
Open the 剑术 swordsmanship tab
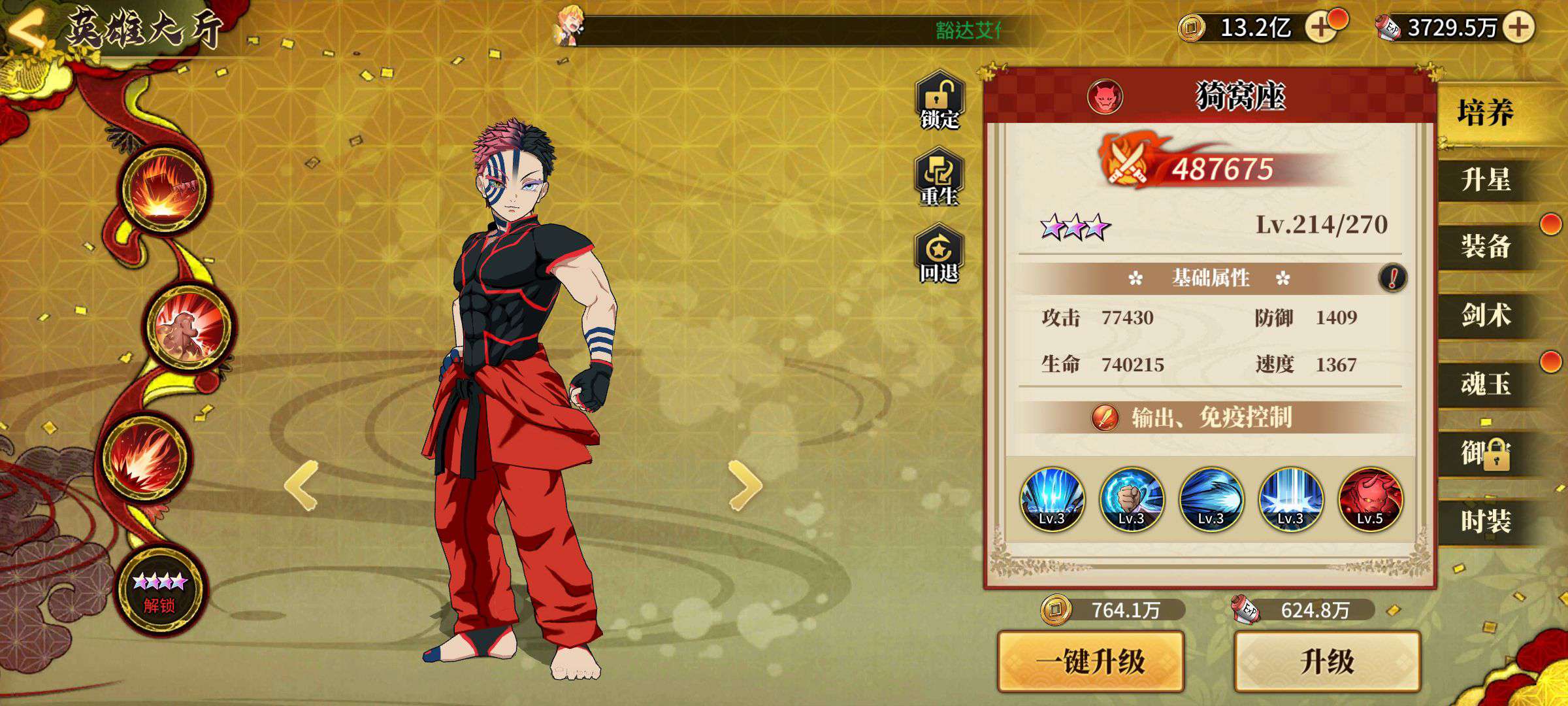[x=1485, y=315]
